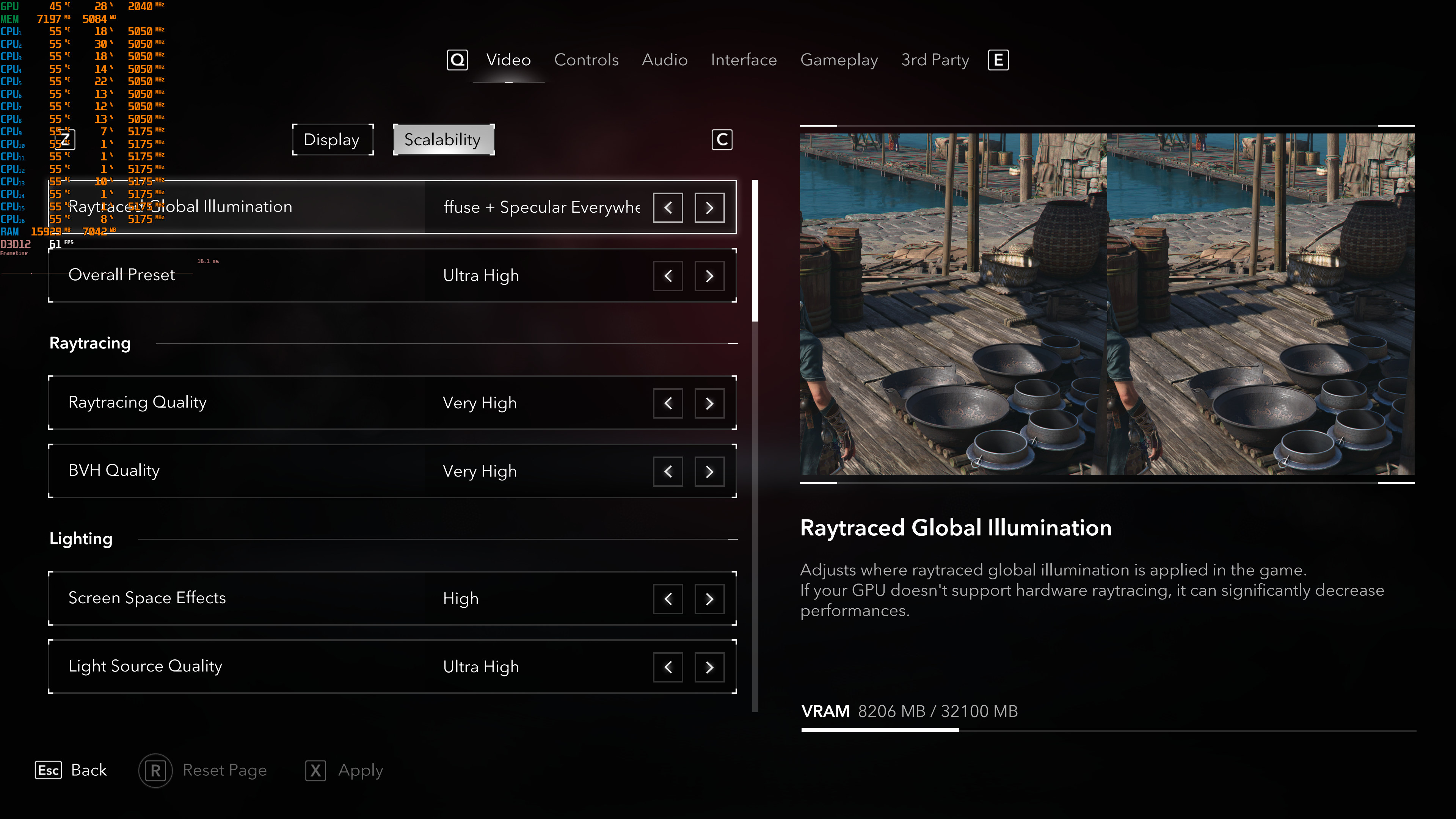Reset Page to default settings

(x=204, y=770)
